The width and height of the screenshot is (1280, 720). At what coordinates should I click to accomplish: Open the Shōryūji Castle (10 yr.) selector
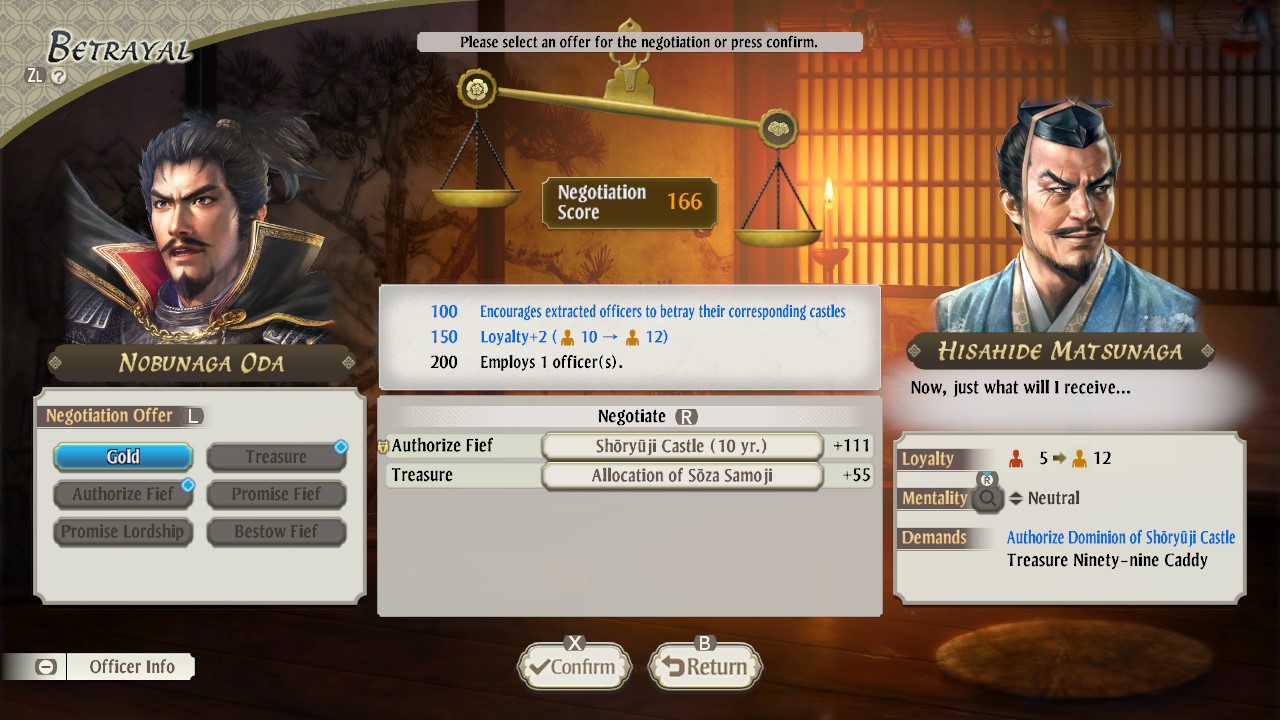pyautogui.click(x=682, y=446)
